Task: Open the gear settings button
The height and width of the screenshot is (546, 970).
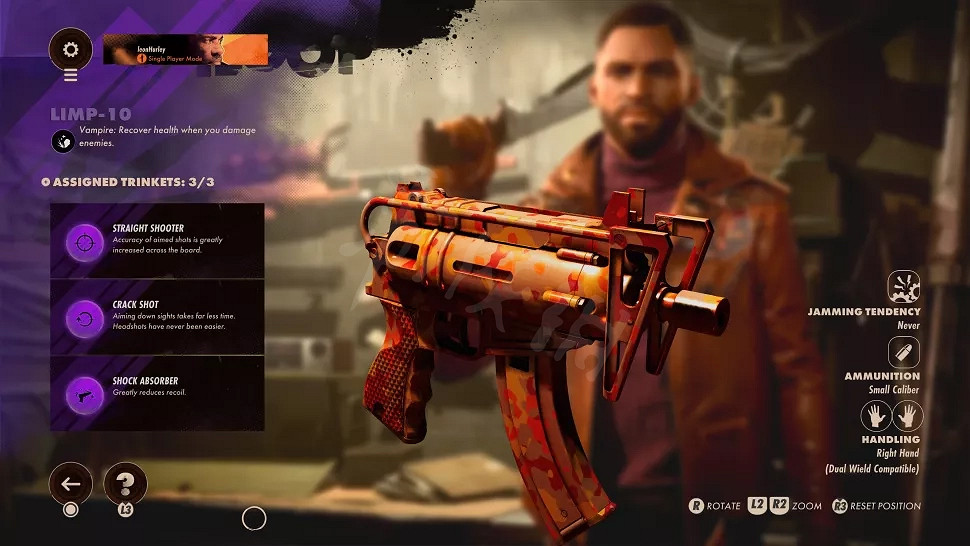Action: tap(70, 49)
